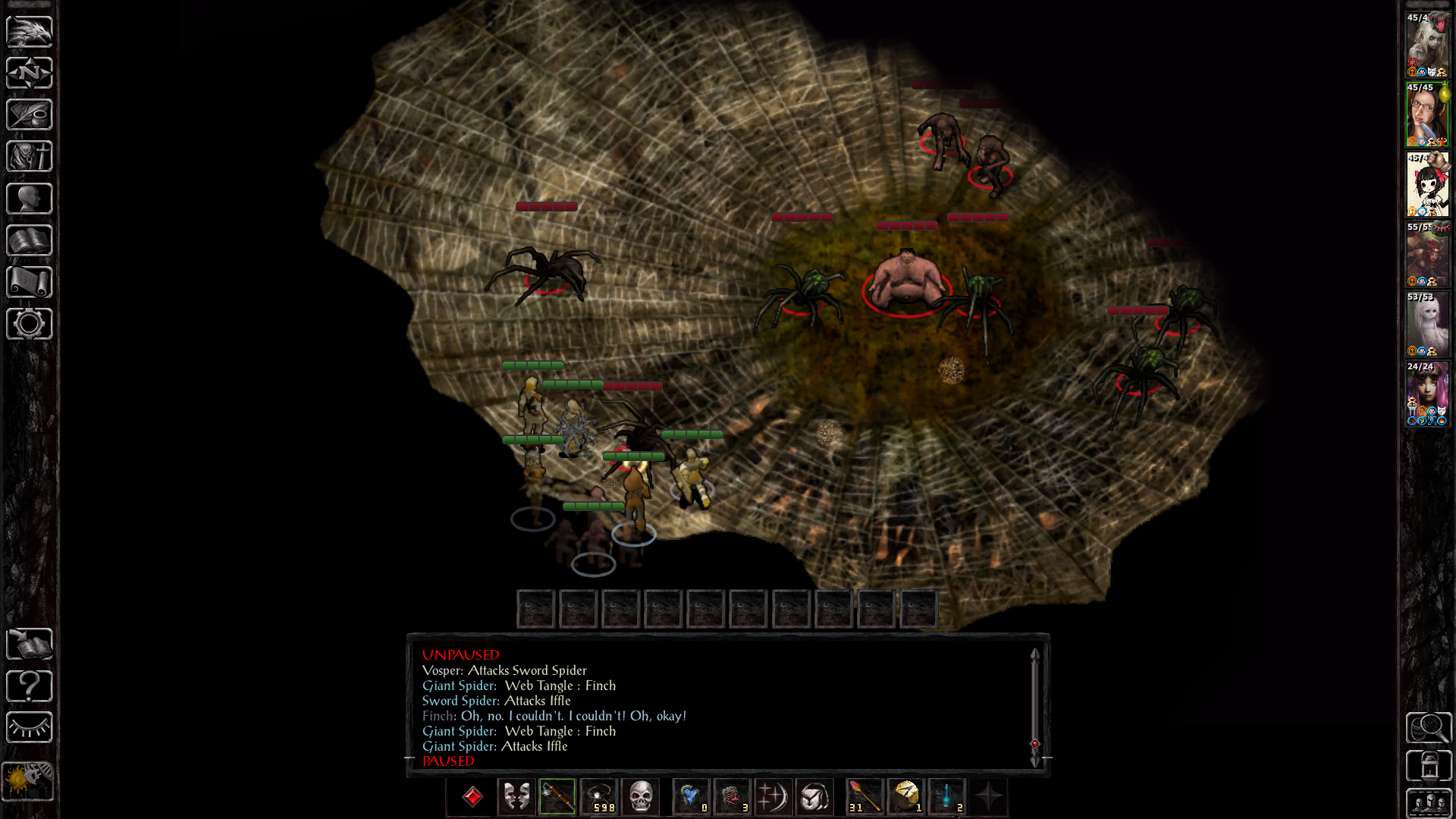This screenshot has width=1456, height=819.
Task: Open the priest scroll icon
Action: click(x=30, y=282)
